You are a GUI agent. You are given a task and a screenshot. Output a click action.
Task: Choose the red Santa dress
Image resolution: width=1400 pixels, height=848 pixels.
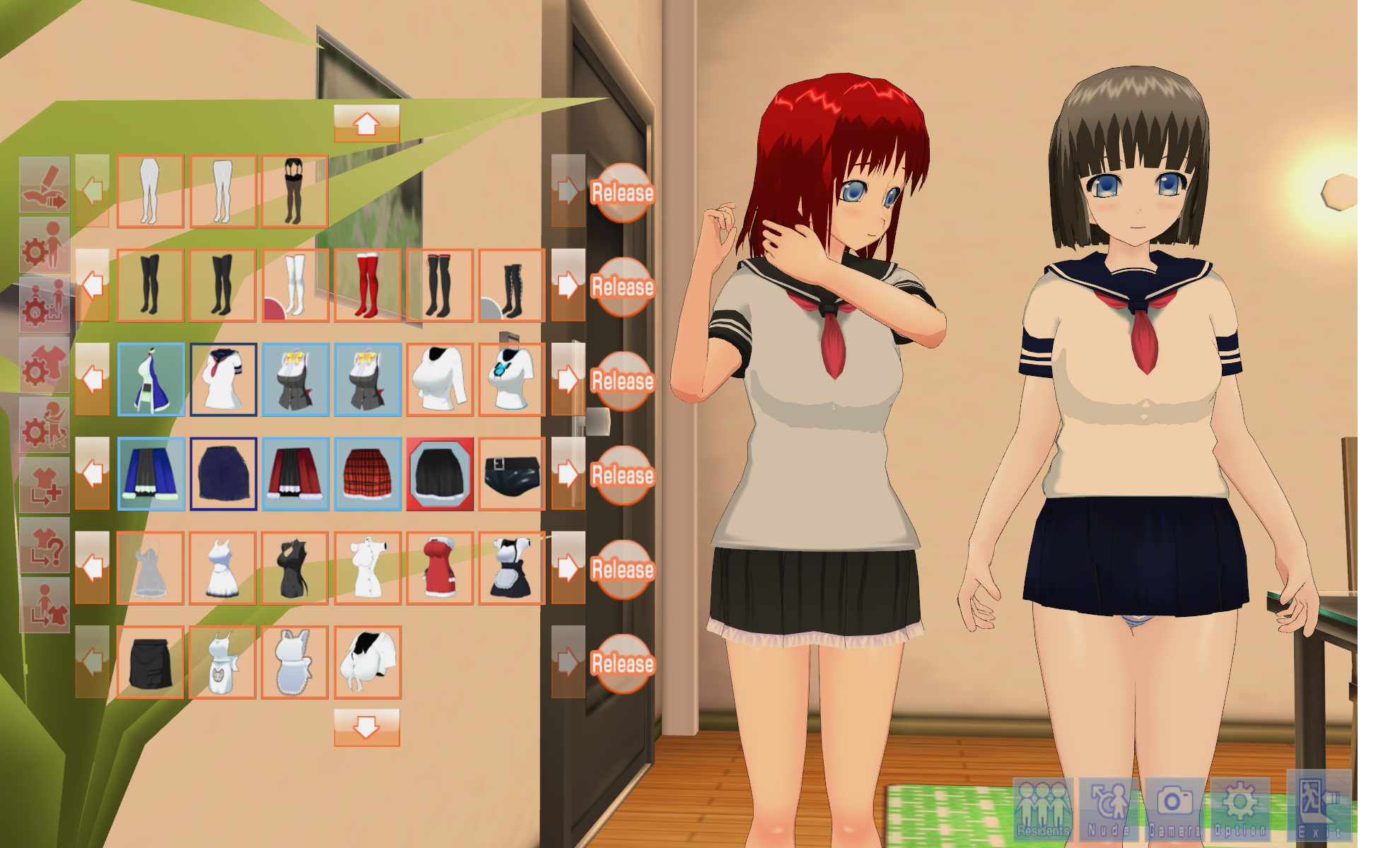click(x=439, y=568)
